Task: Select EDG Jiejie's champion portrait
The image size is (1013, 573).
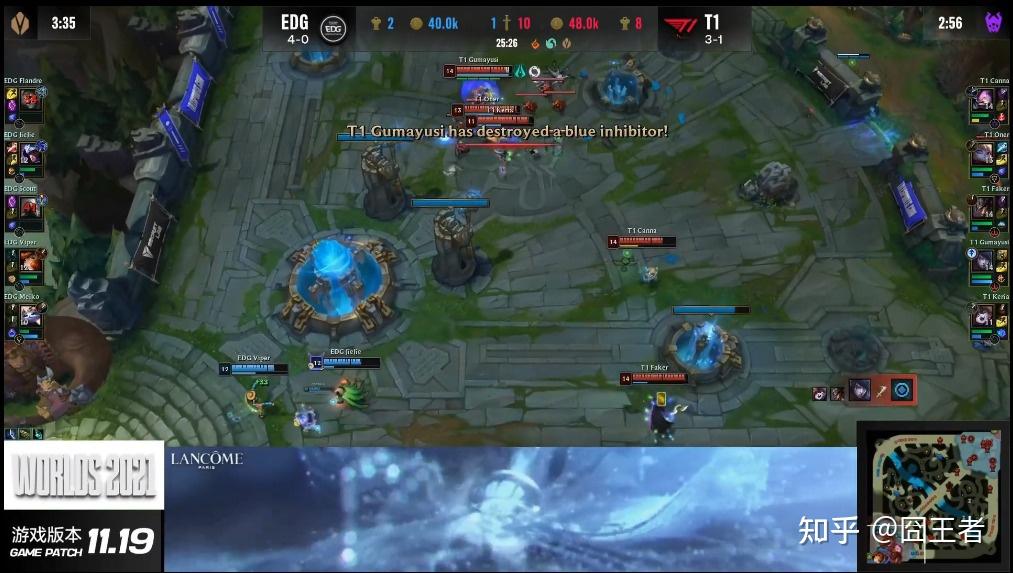Action: click(29, 153)
